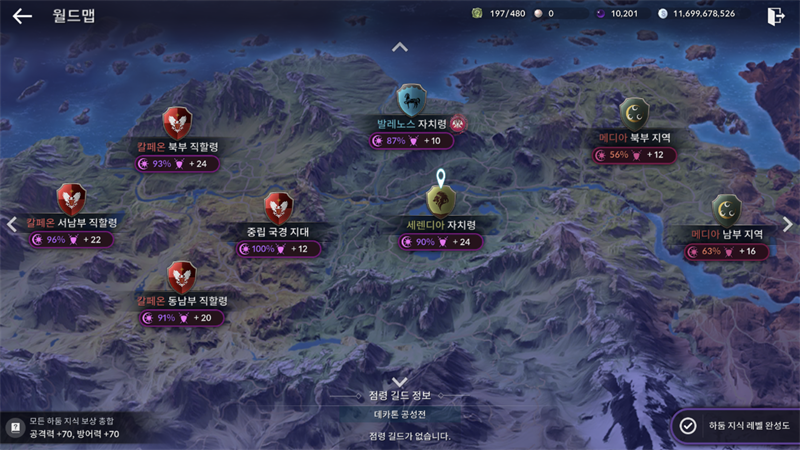The height and width of the screenshot is (450, 800).
Task: Open 칼페온 동남부 직할령 region
Action: pos(181,278)
